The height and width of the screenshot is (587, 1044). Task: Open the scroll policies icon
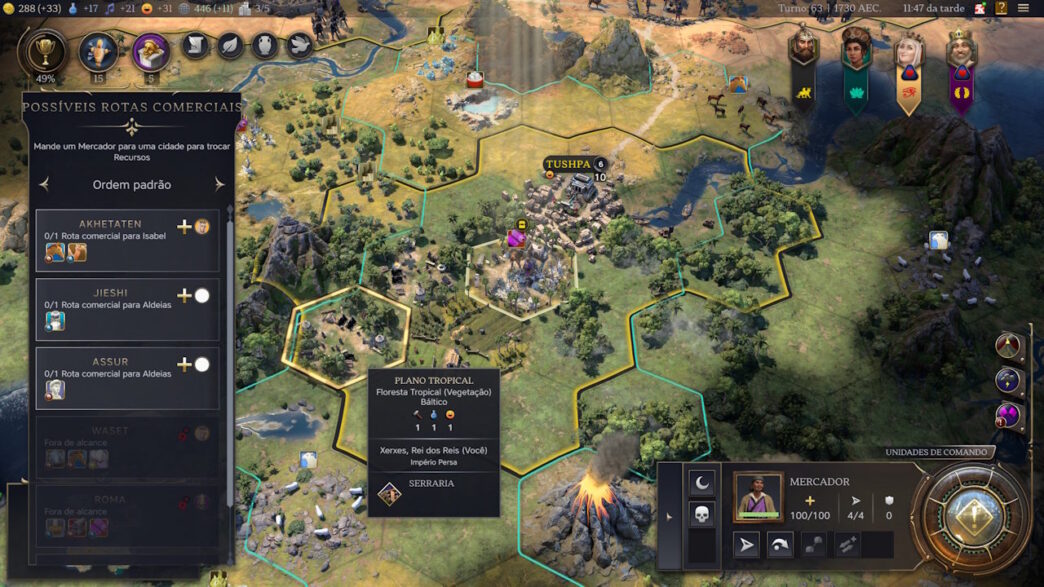(x=196, y=45)
